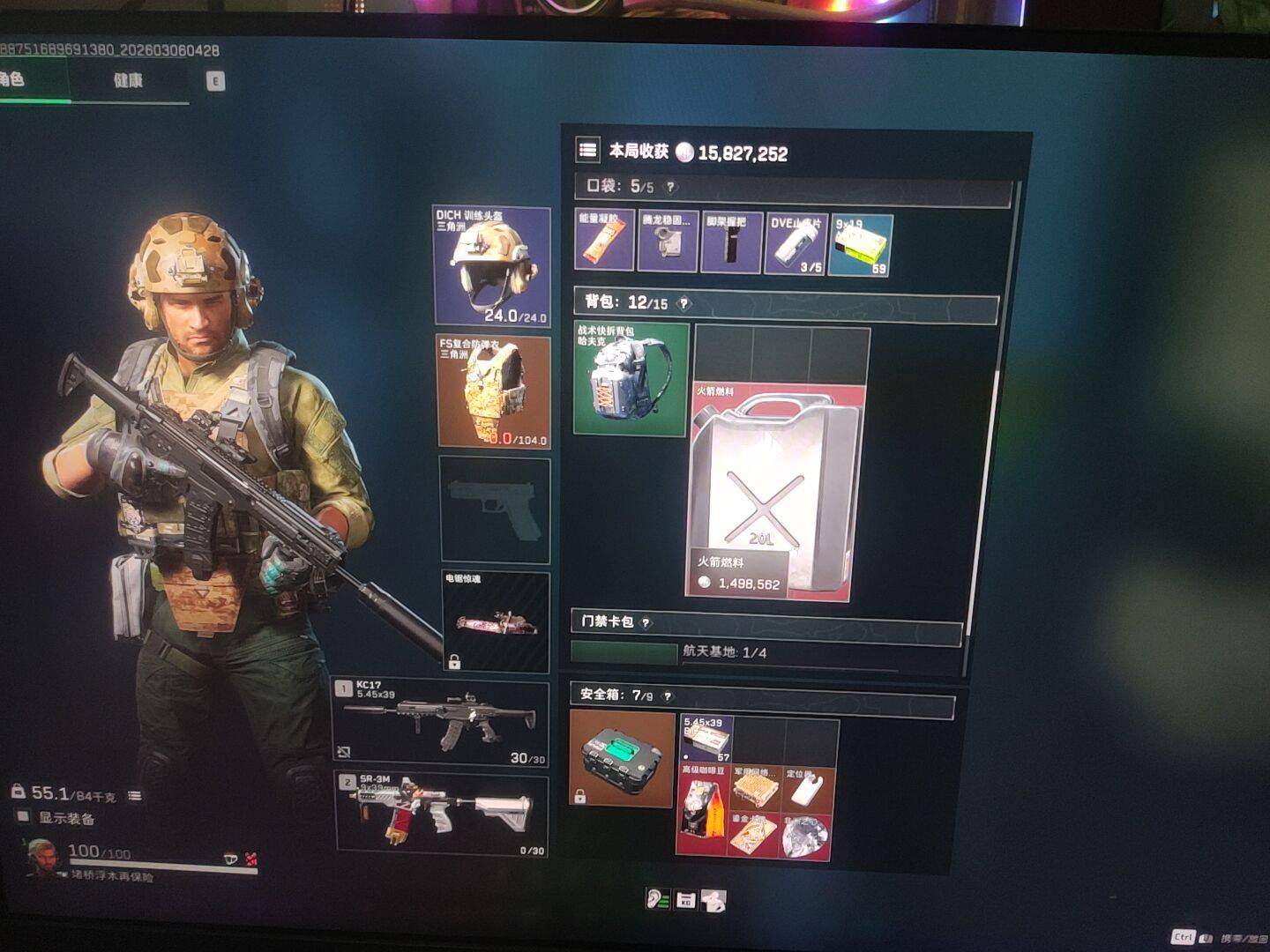The width and height of the screenshot is (1270, 952).
Task: Click the KC17 primary weapon slot
Action: (x=441, y=719)
